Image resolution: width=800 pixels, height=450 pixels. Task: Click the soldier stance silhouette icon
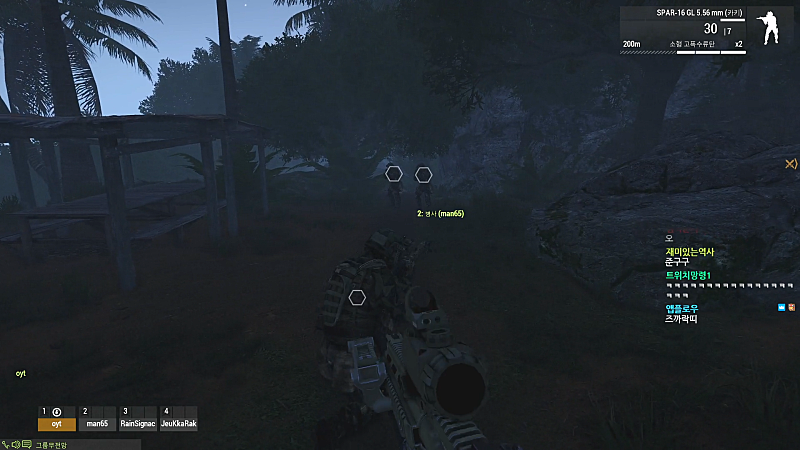(770, 28)
